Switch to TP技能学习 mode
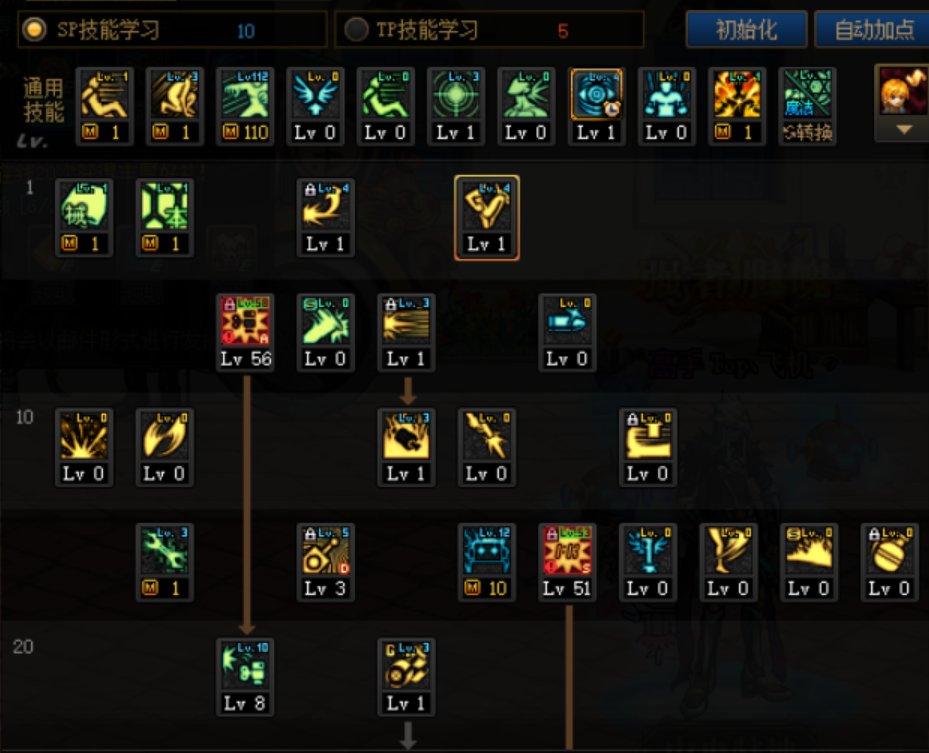Image resolution: width=929 pixels, height=753 pixels. click(x=355, y=30)
